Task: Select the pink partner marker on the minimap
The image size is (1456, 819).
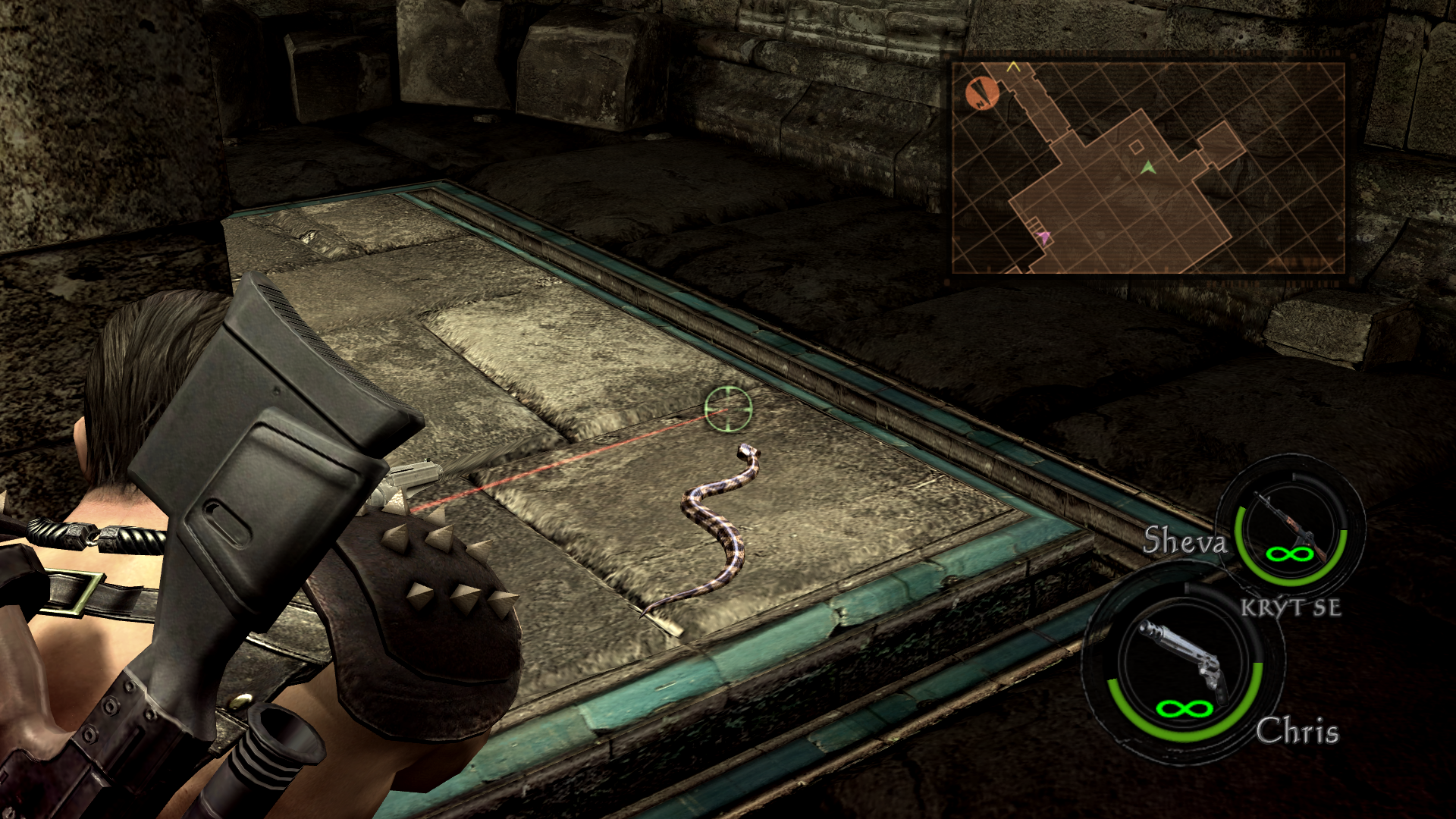Action: pos(1045,237)
